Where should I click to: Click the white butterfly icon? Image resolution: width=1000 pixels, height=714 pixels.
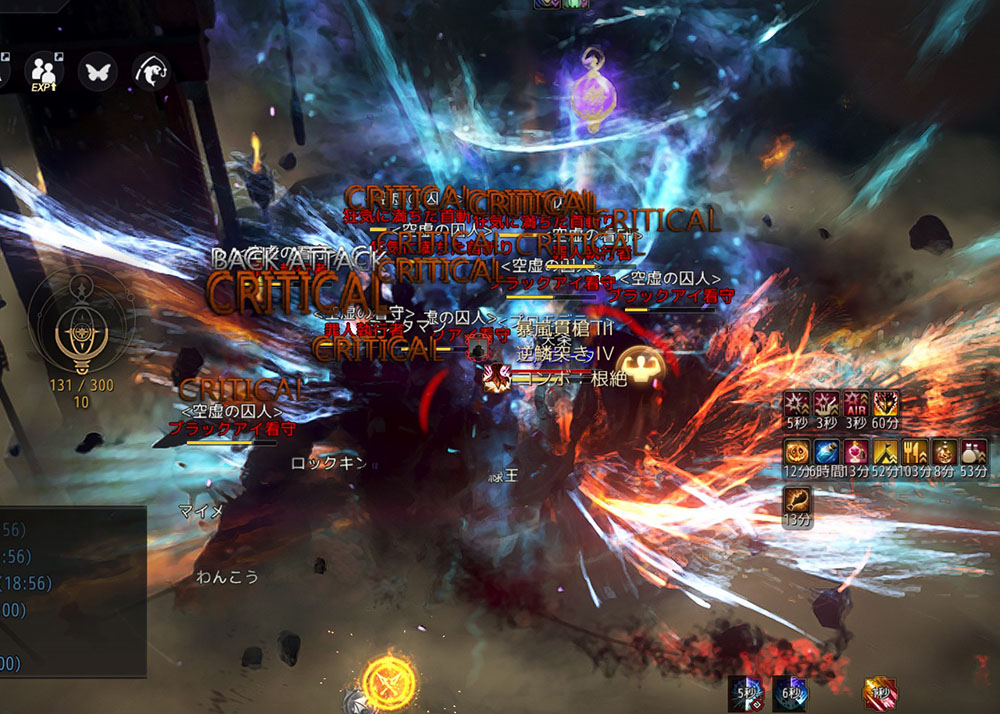tap(99, 71)
